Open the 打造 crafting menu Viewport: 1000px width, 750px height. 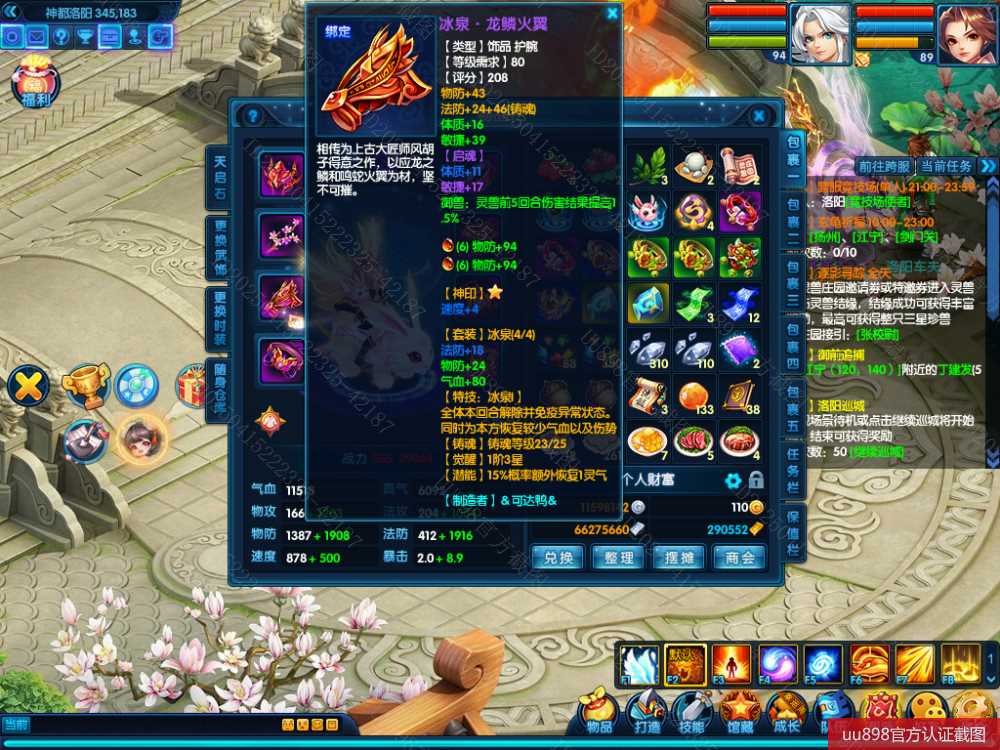[x=646, y=712]
